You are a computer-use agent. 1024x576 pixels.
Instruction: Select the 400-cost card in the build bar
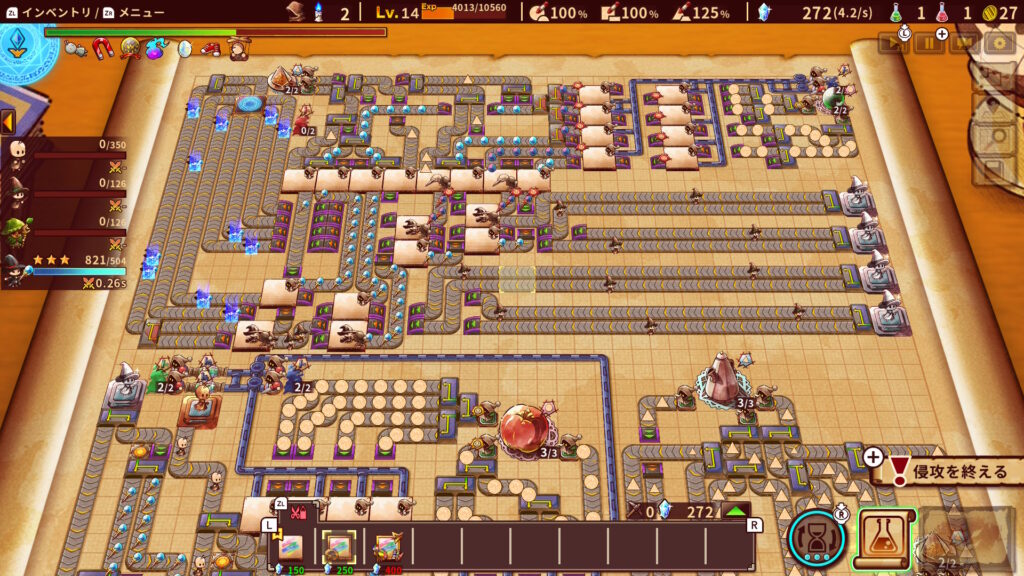[387, 548]
